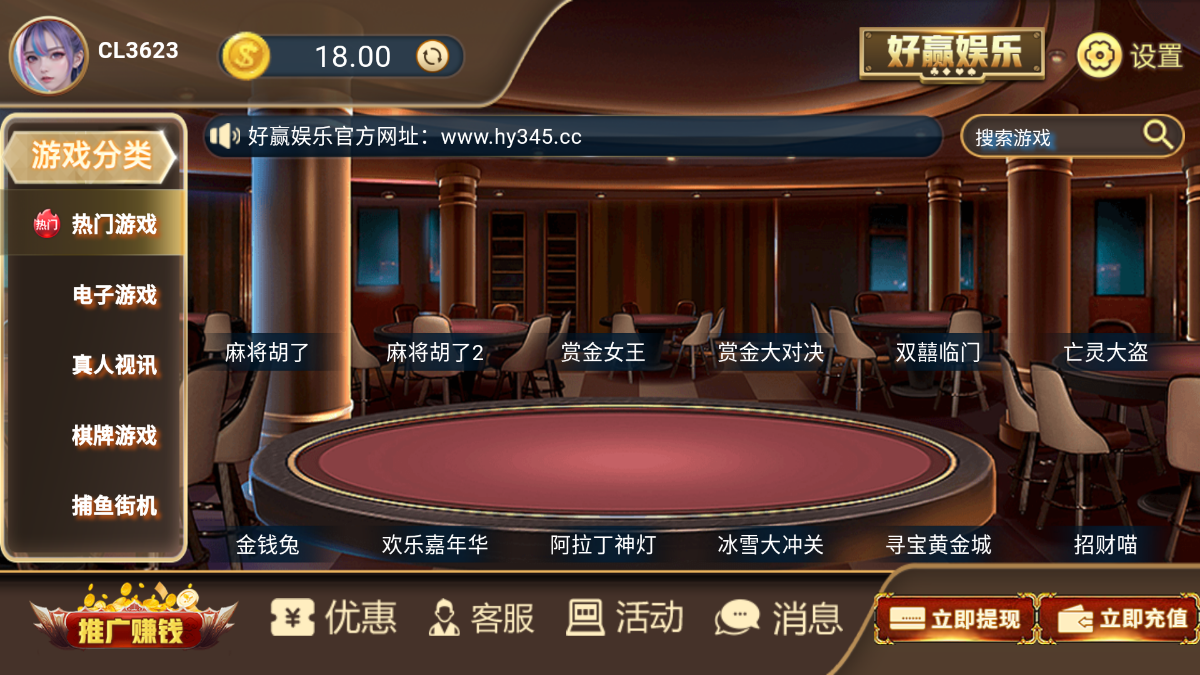Choose the 金钱兔 game
The image size is (1200, 675).
[x=268, y=545]
